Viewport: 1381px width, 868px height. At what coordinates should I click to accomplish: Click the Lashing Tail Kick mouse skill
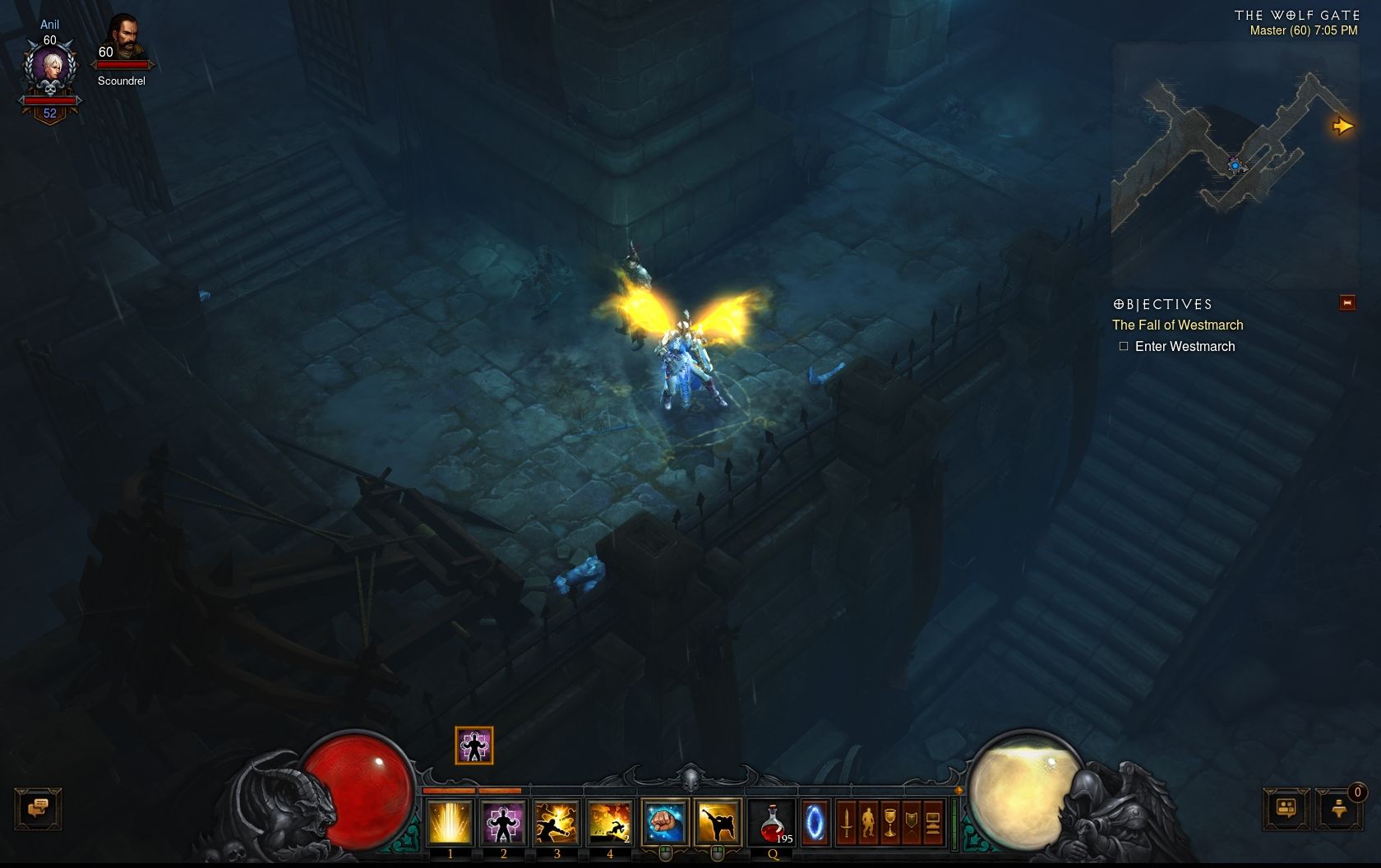[718, 822]
